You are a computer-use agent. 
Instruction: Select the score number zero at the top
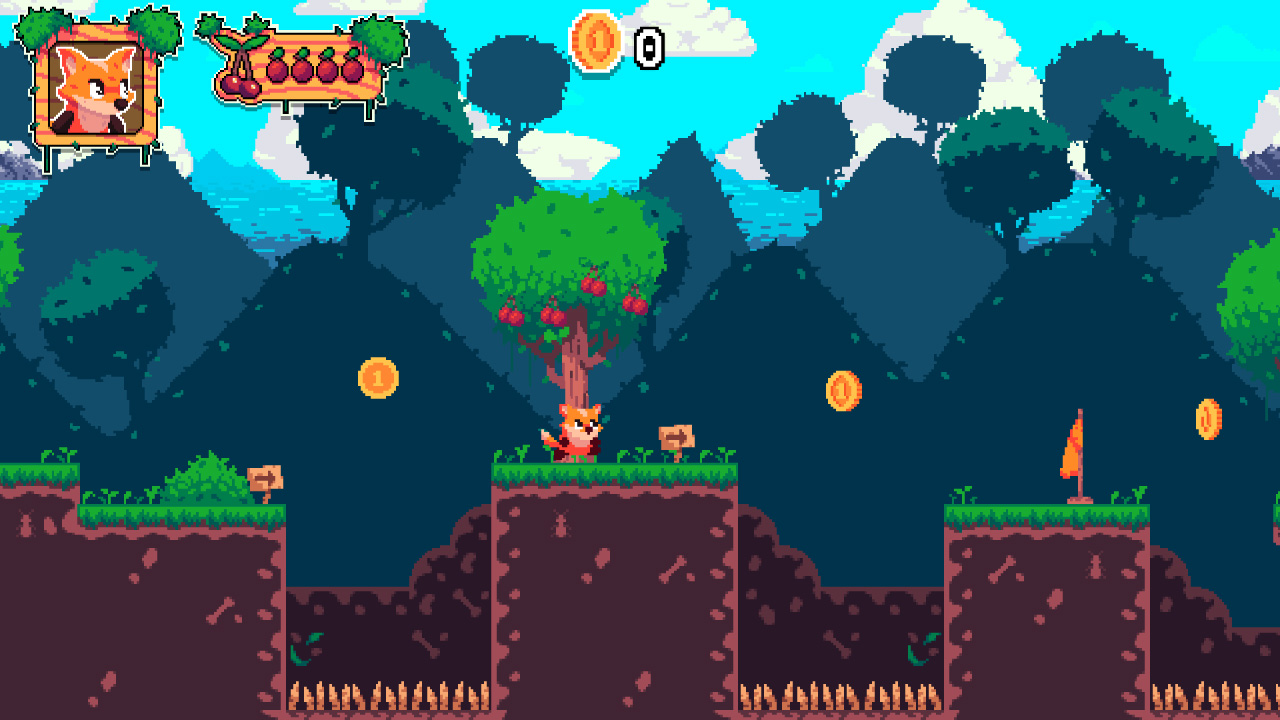pyautogui.click(x=649, y=46)
